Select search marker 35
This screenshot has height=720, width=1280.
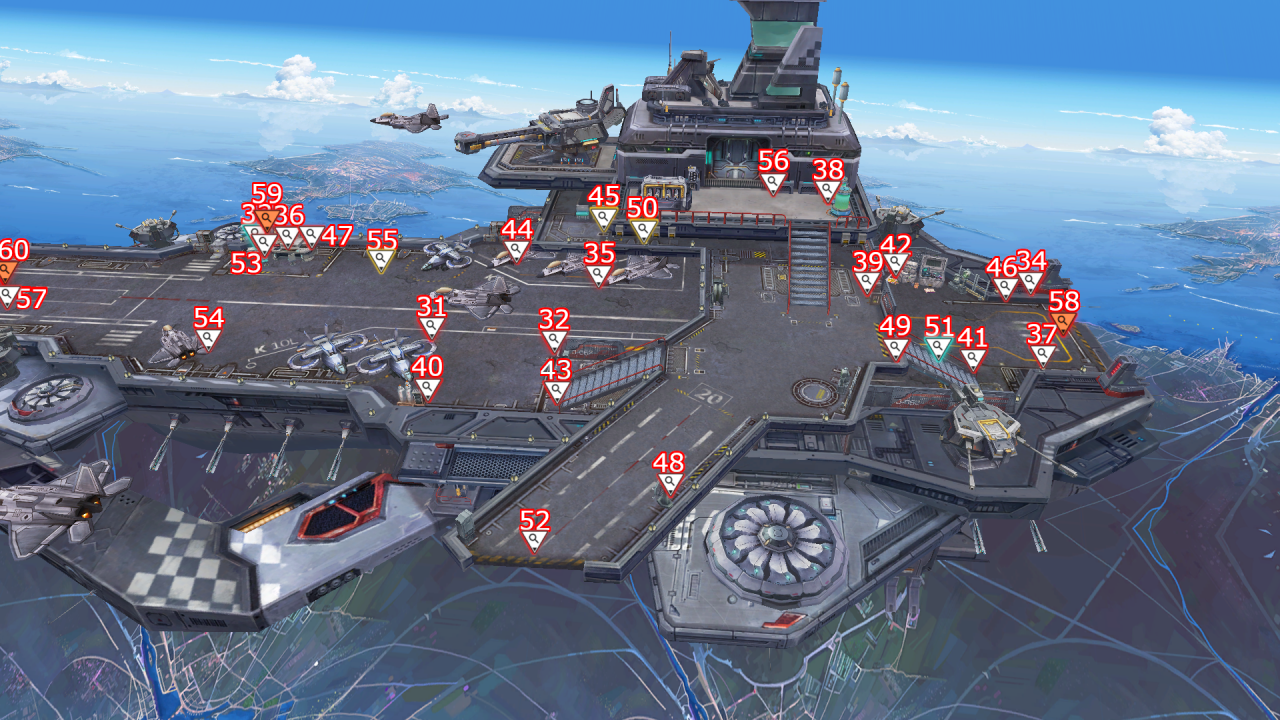(599, 274)
